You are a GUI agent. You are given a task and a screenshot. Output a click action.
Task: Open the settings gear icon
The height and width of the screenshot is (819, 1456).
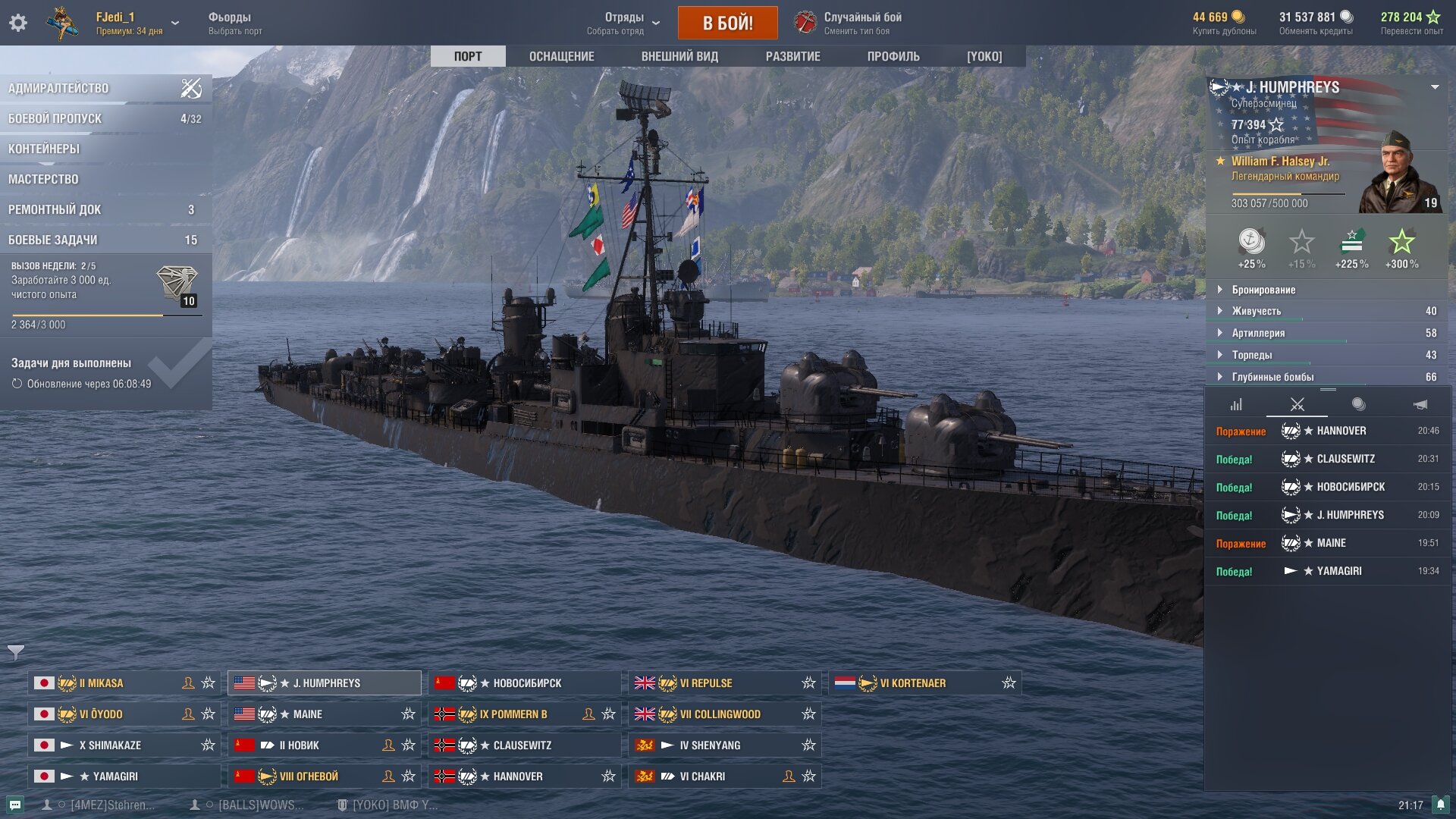(x=18, y=23)
